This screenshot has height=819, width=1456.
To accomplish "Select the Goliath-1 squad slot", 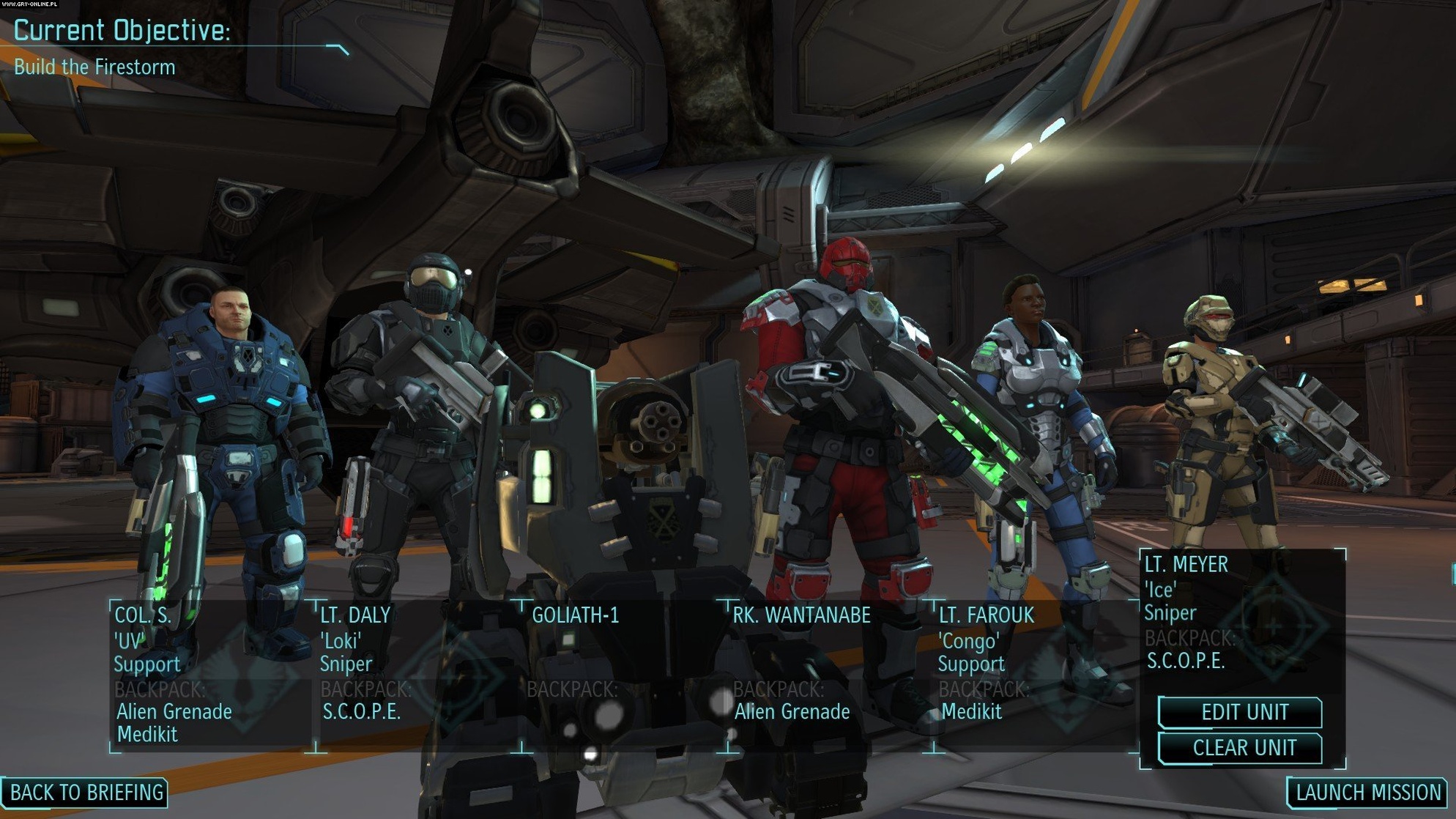I will point(624,675).
